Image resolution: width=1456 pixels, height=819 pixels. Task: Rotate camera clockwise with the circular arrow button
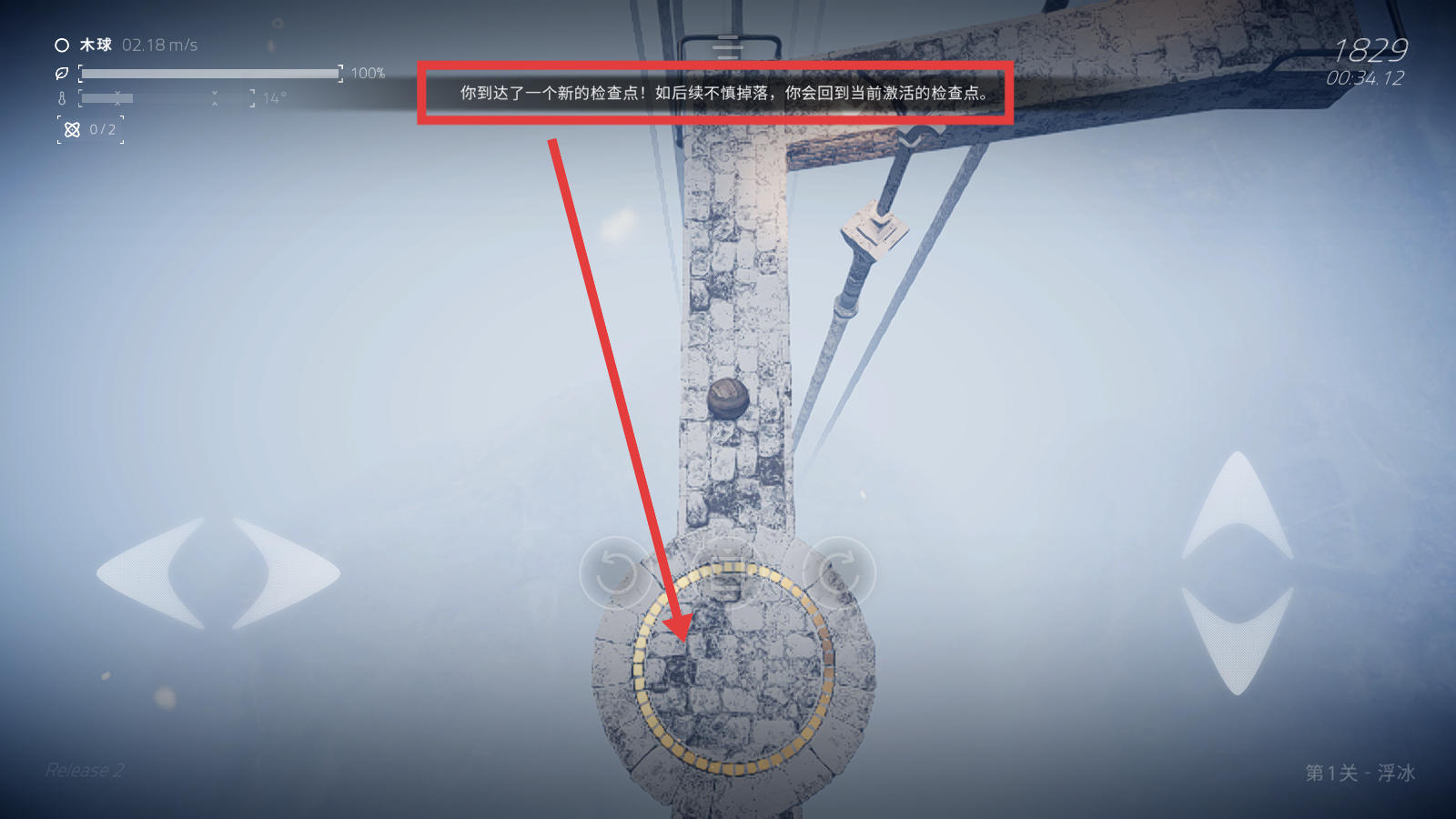pyautogui.click(x=839, y=572)
